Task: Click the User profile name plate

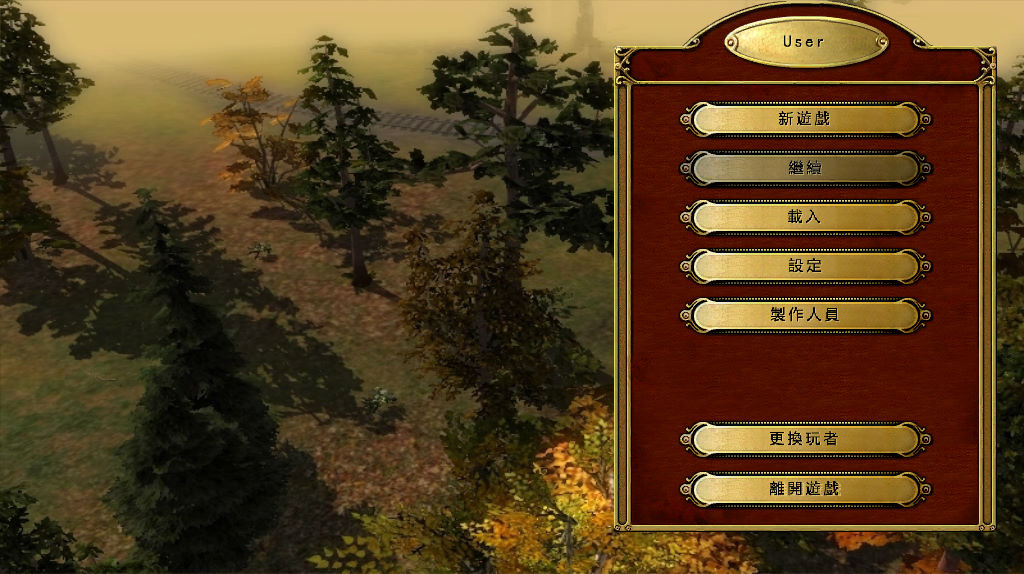Action: 805,42
